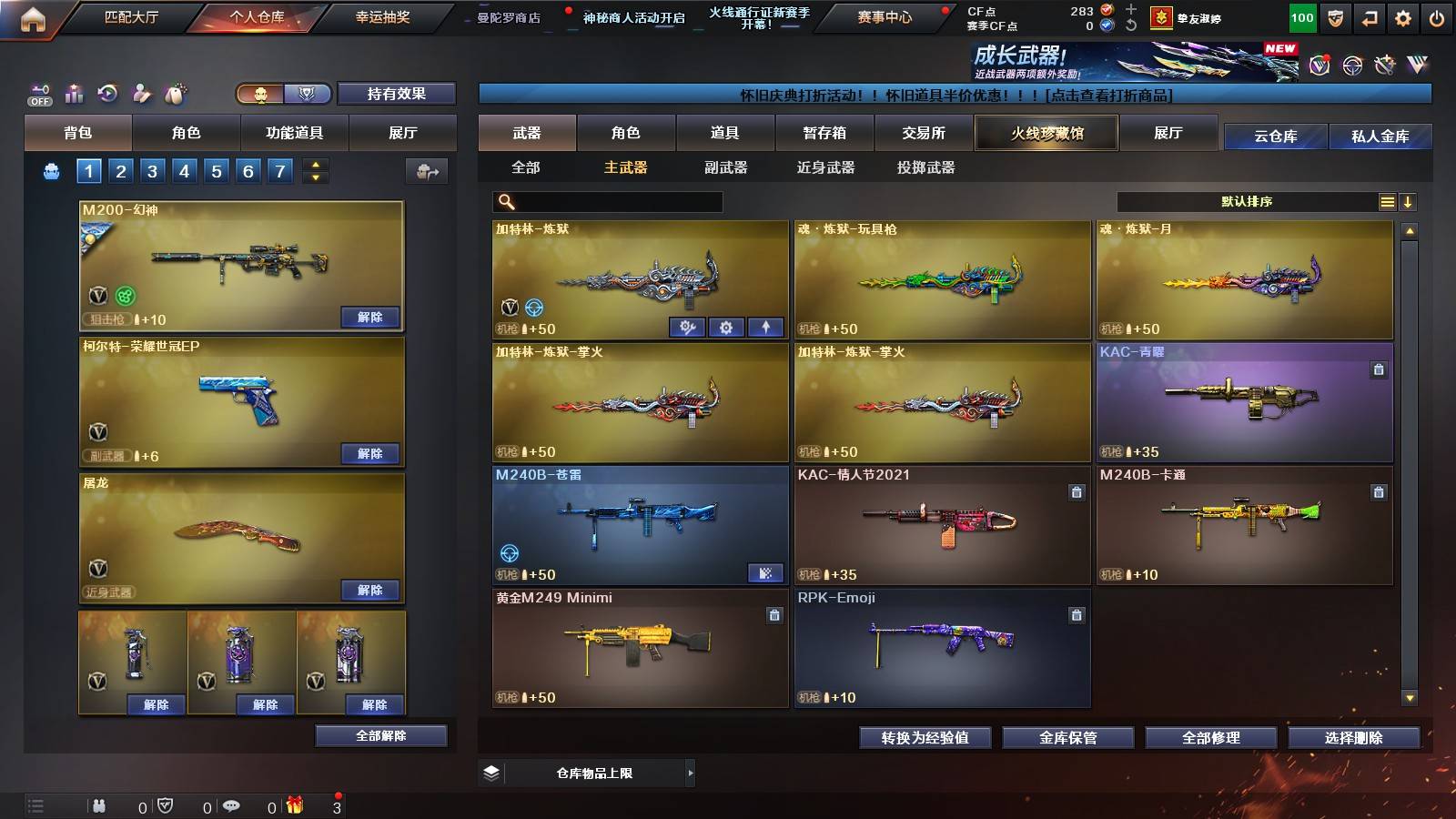The width and height of the screenshot is (1456, 819).
Task: Switch to the 火线珍藏馆 tab
Action: click(x=1046, y=133)
